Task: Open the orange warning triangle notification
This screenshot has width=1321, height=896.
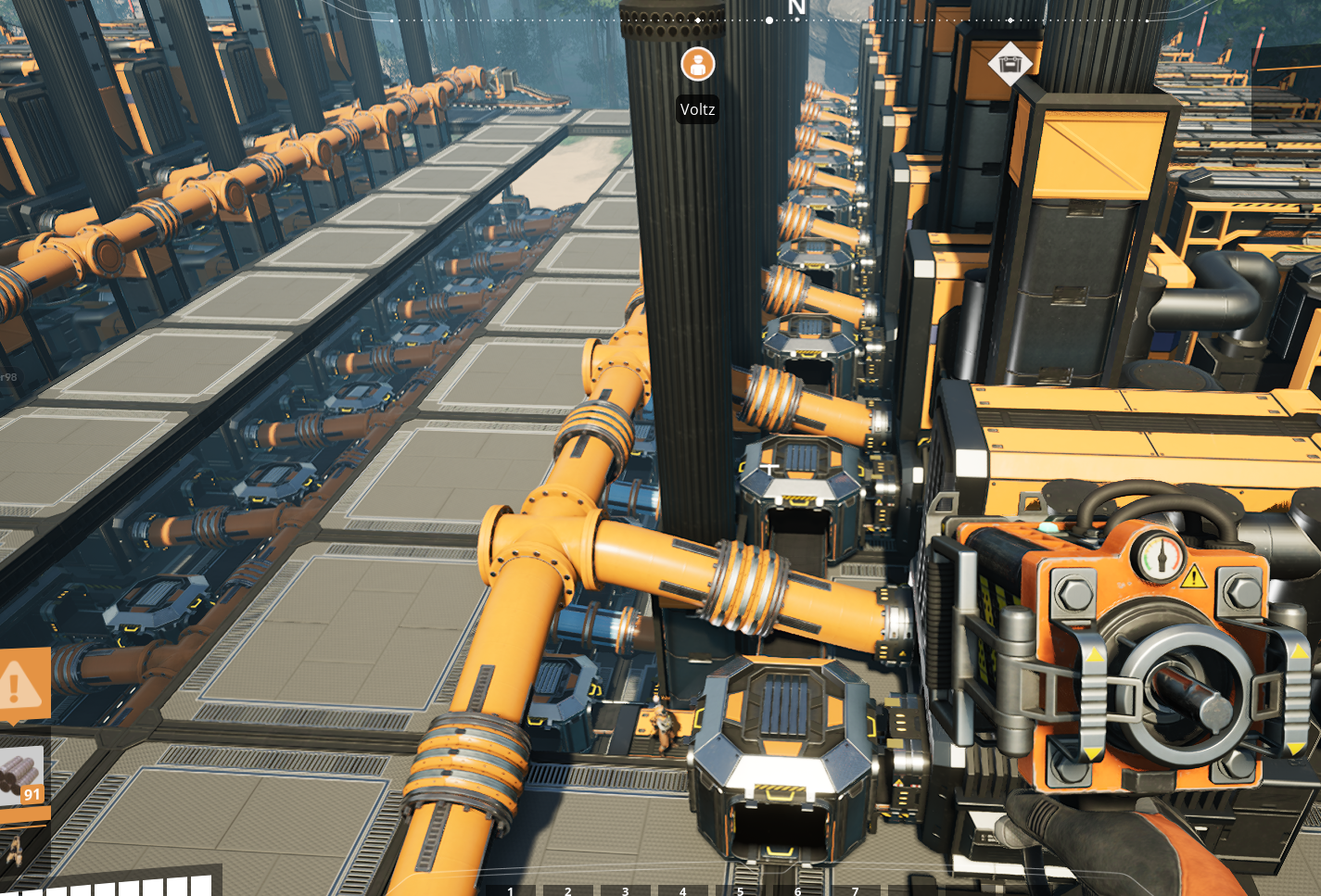Action: (19, 686)
